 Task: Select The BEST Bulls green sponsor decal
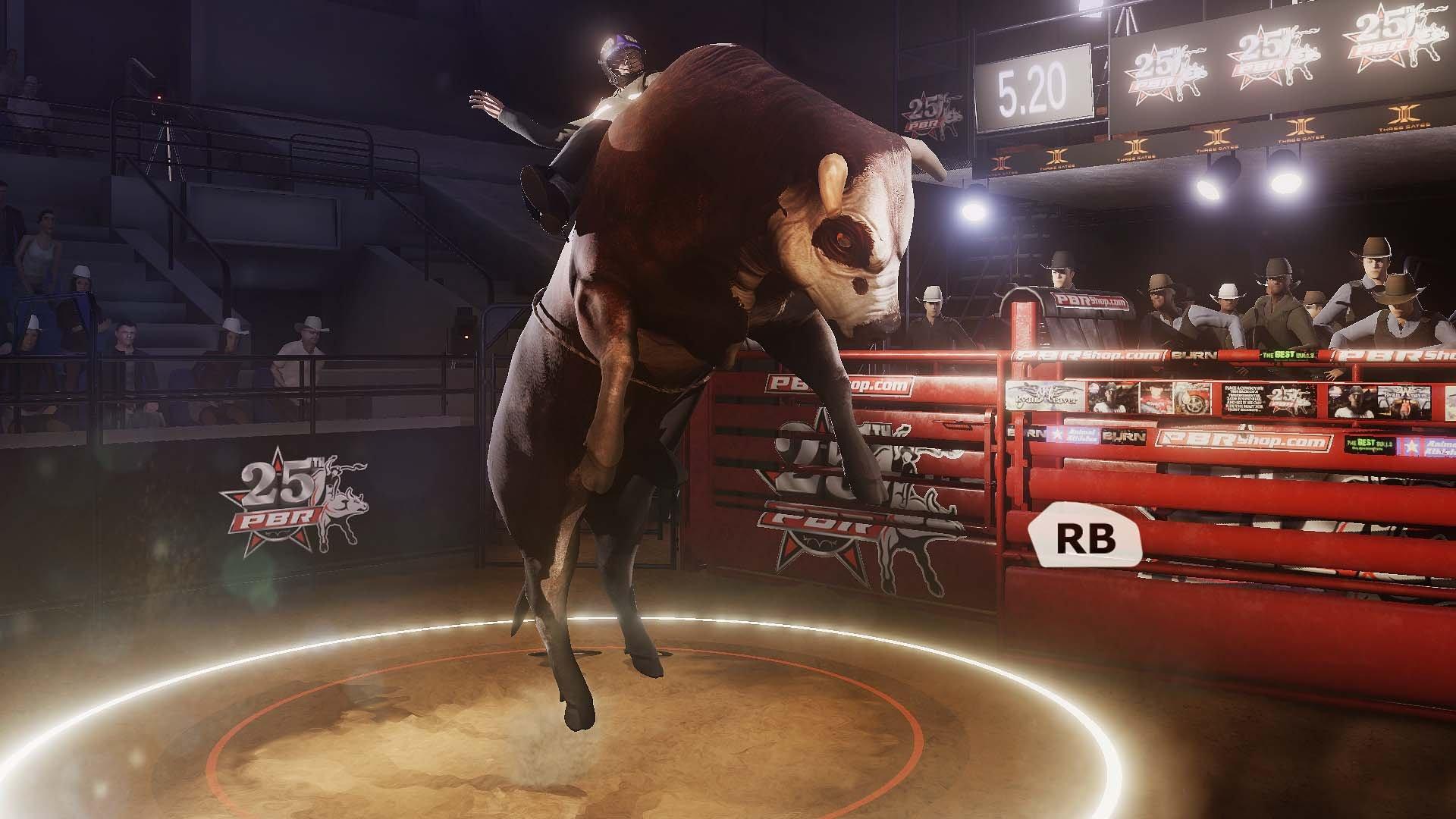[x=1288, y=355]
